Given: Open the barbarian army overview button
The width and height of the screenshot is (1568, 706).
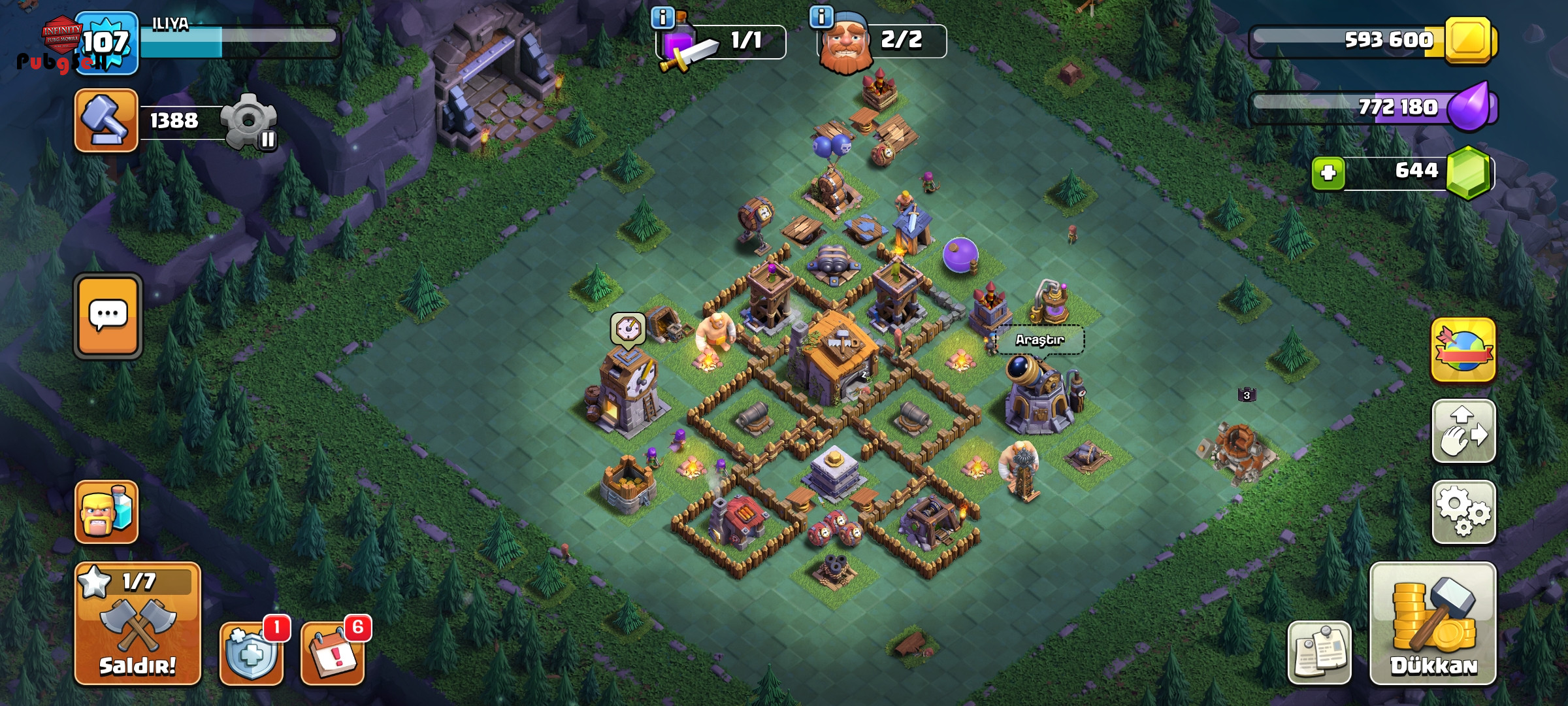Looking at the screenshot, I should 106,512.
